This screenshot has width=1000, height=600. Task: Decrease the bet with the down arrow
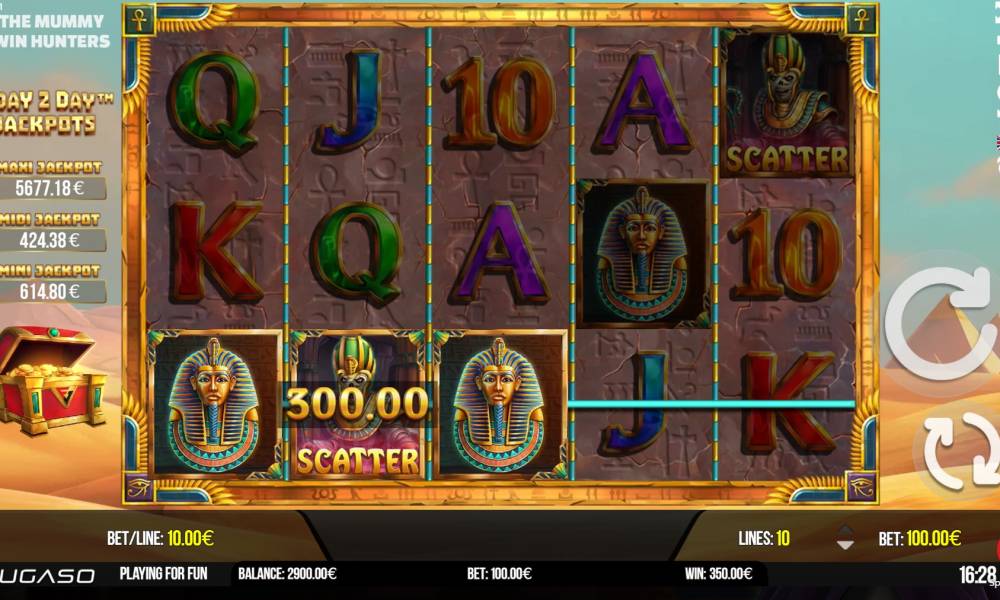(845, 545)
